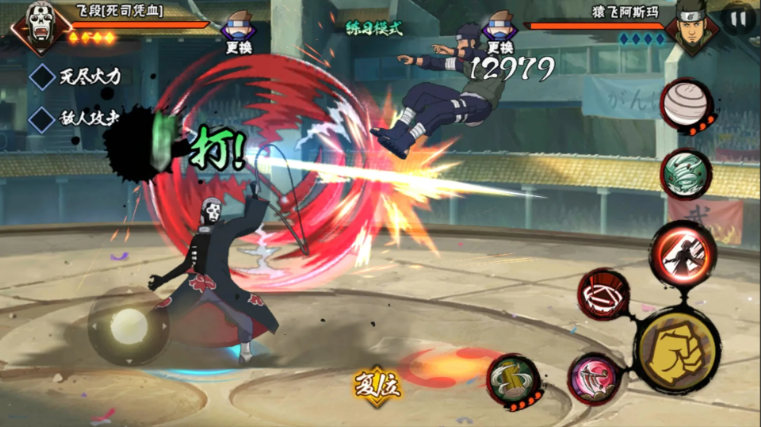Activate the white scroll ability icon

[x=686, y=104]
